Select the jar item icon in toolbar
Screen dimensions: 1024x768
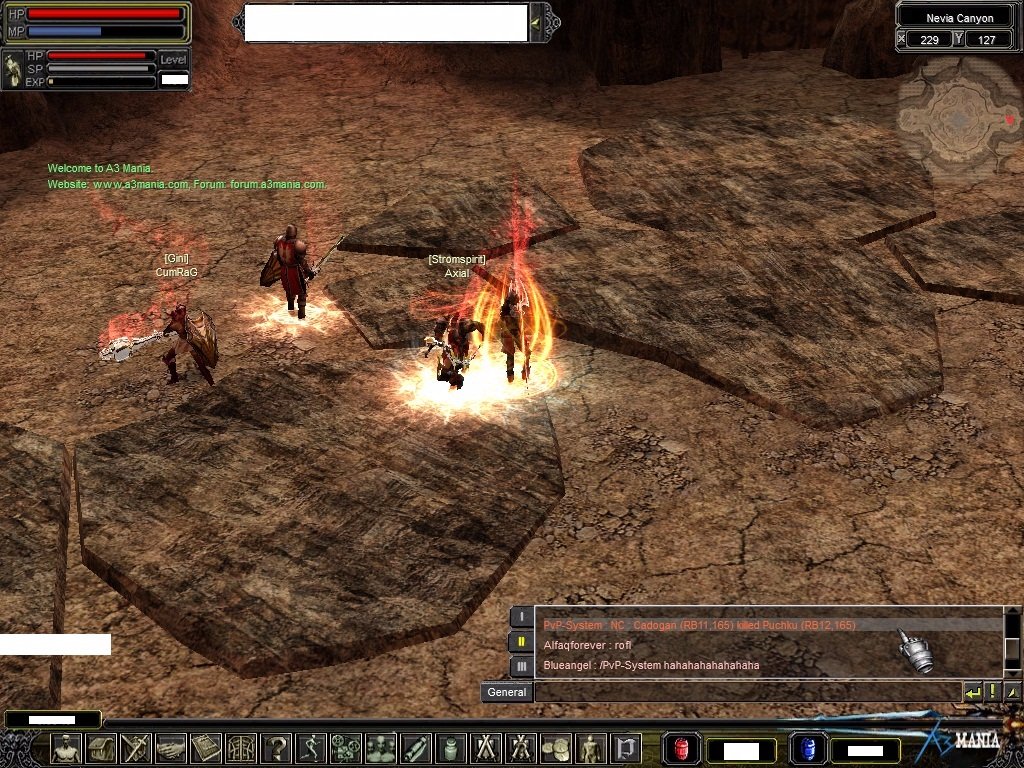click(450, 748)
